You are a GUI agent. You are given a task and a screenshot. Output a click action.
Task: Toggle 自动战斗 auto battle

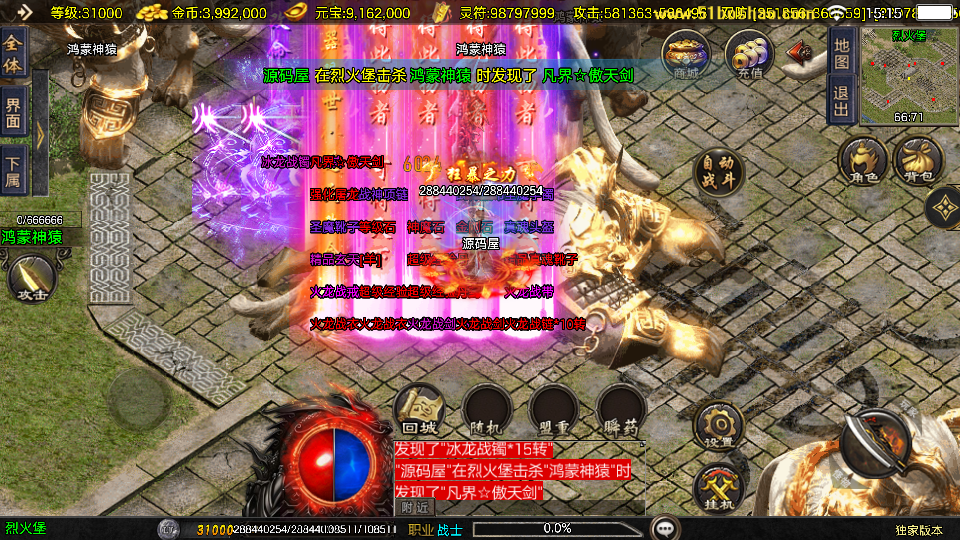point(718,173)
